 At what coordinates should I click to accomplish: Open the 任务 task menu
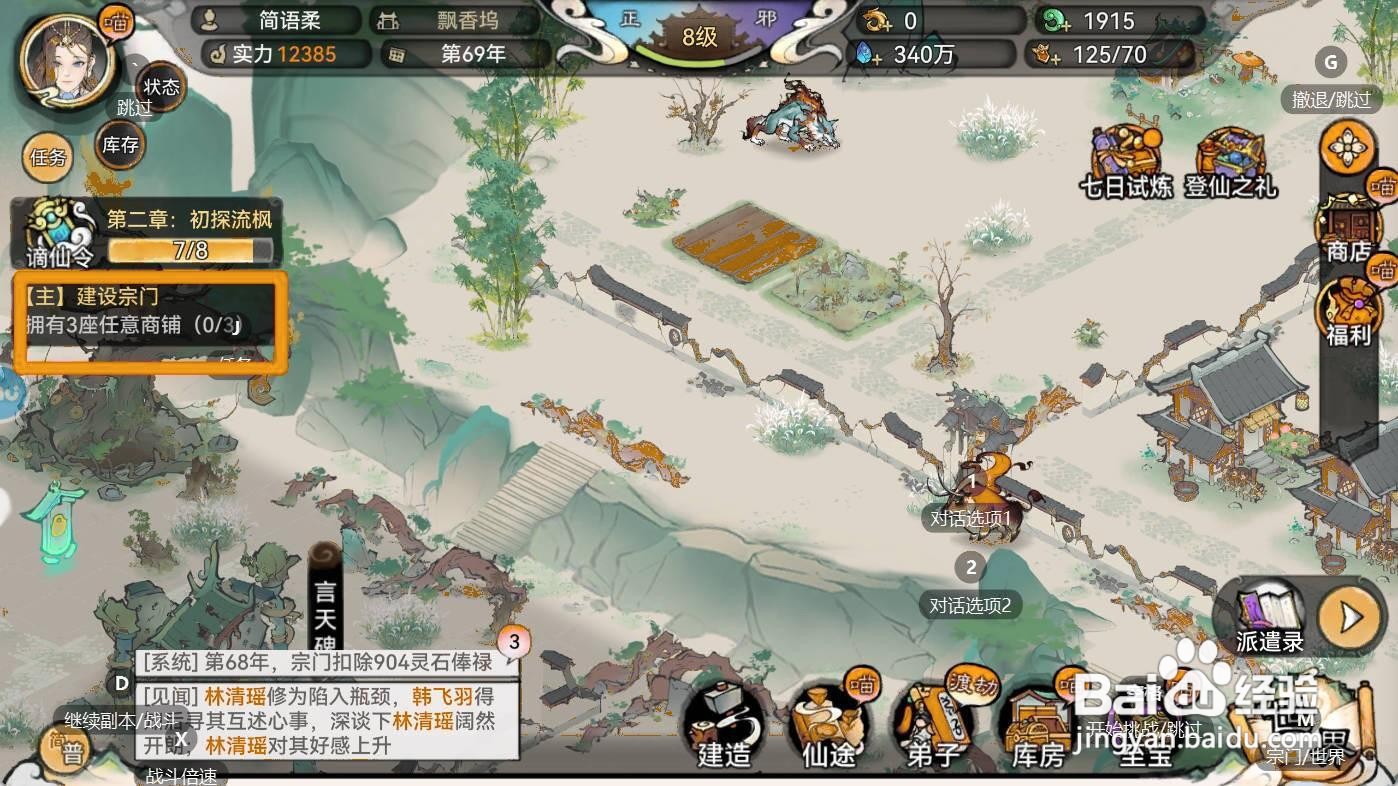point(46,158)
